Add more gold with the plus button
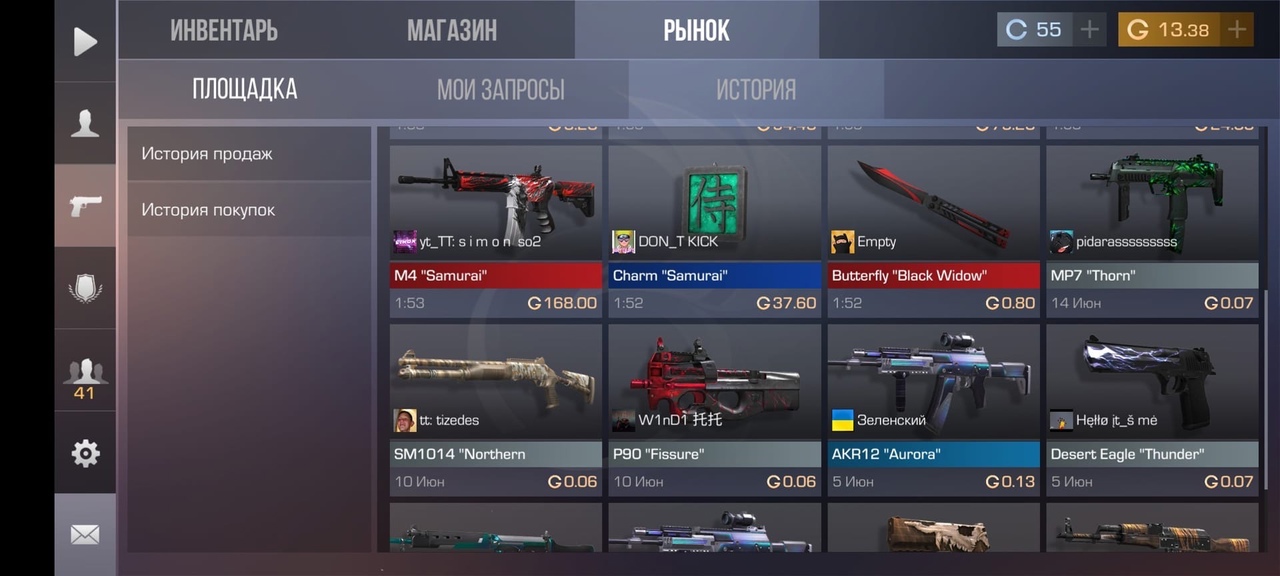The height and width of the screenshot is (576, 1280). pos(1237,30)
